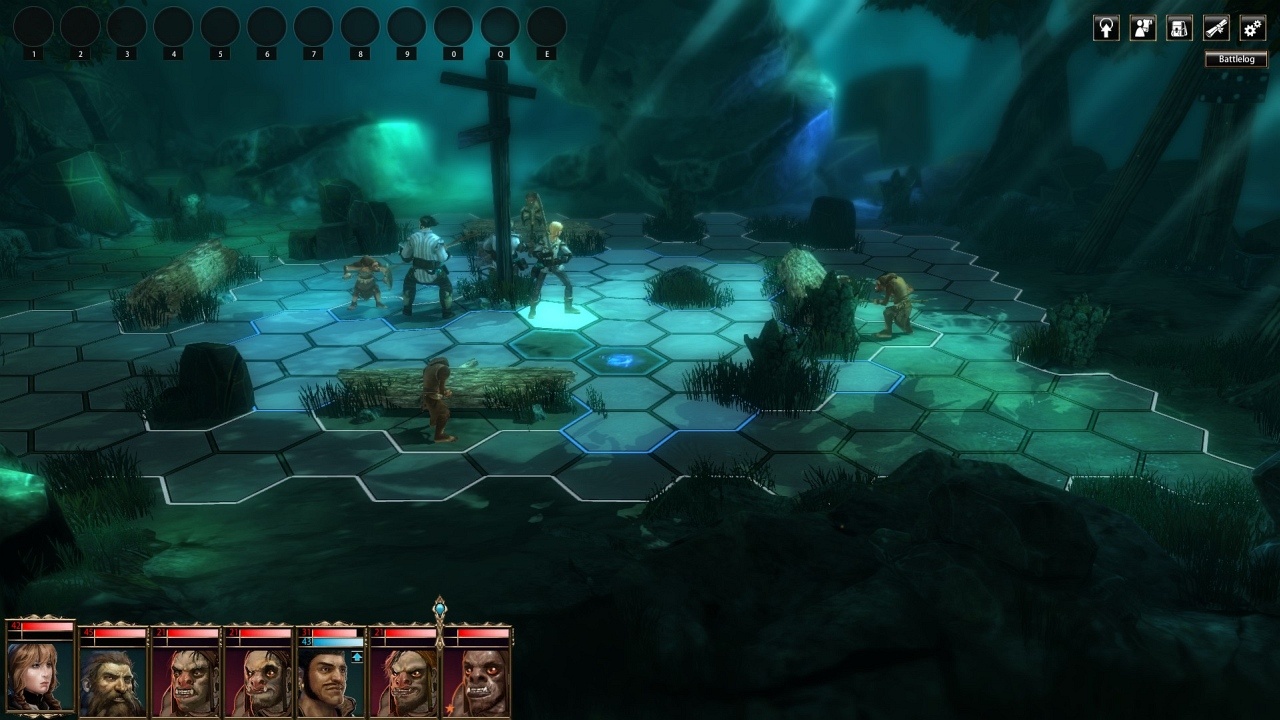This screenshot has width=1280, height=720.
Task: Click the blue swirl hex tile
Action: click(621, 360)
